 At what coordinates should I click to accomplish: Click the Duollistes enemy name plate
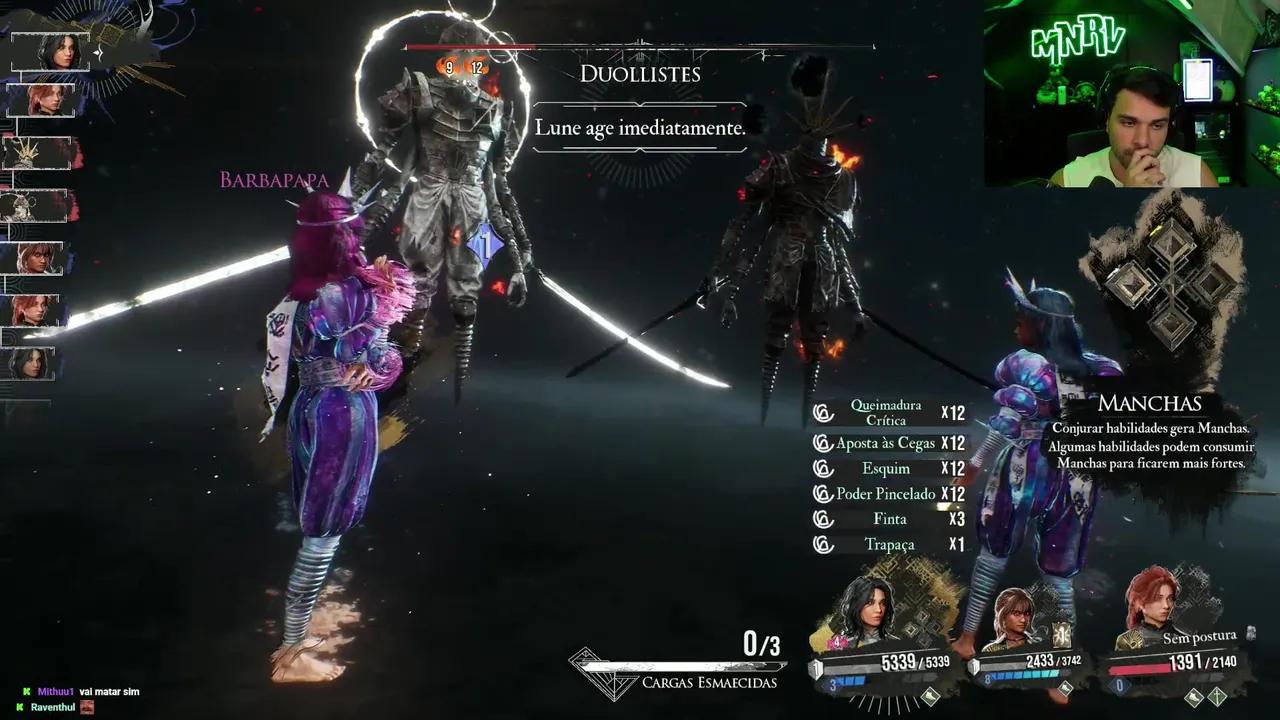click(640, 74)
